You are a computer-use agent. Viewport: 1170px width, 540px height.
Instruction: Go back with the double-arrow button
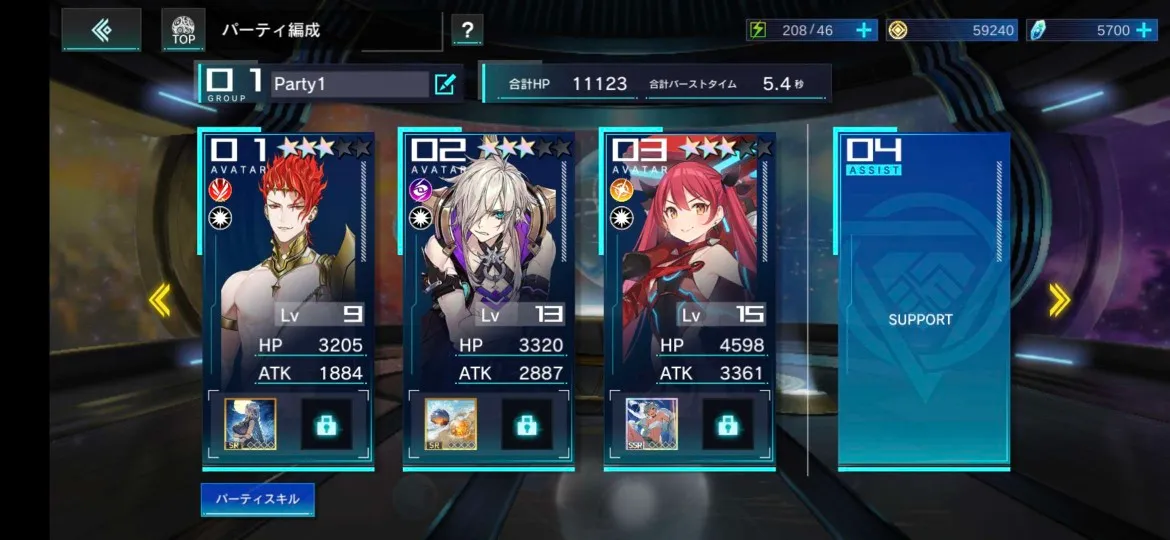click(101, 30)
